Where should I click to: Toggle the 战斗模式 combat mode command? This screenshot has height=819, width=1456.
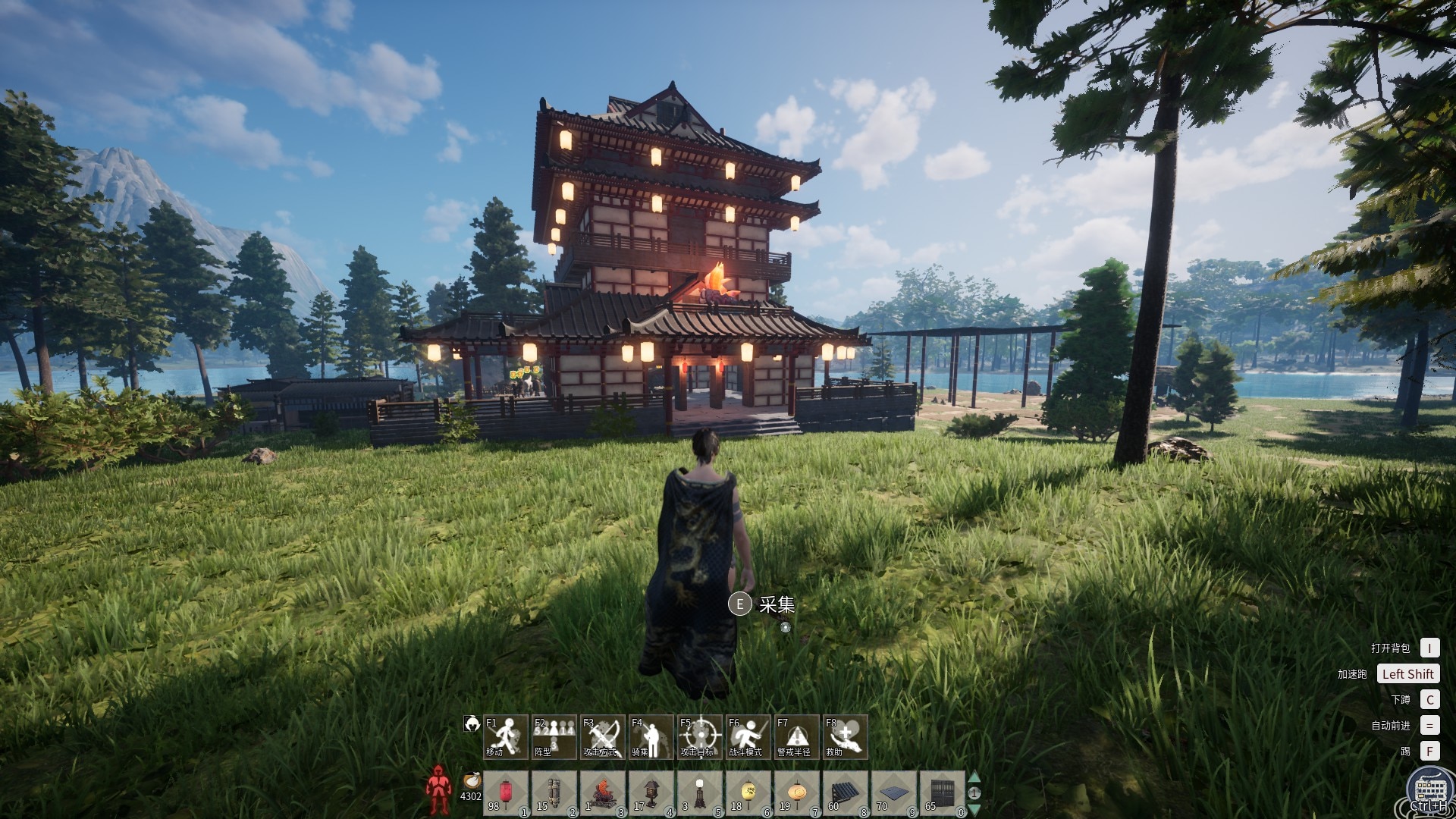748,736
